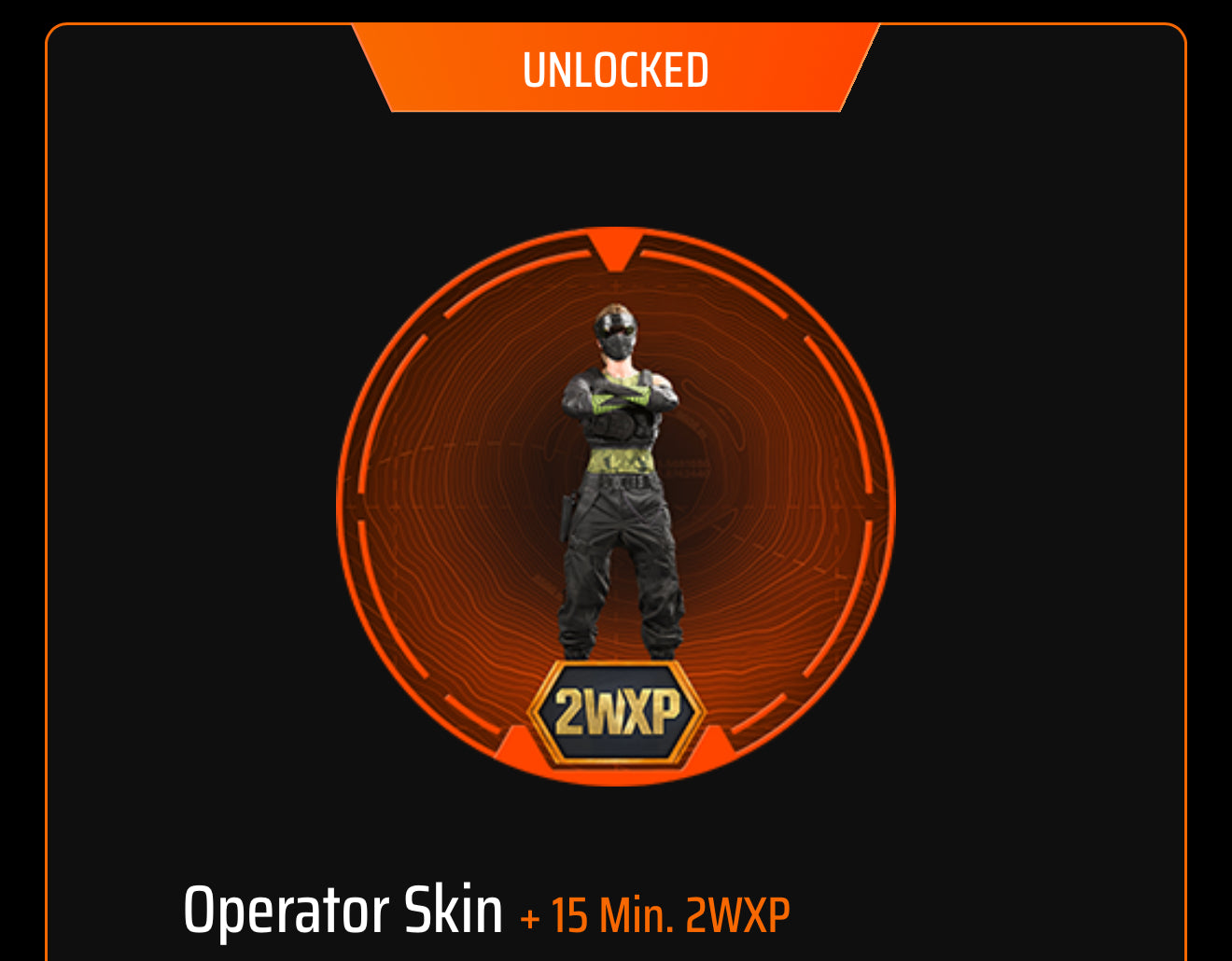Image resolution: width=1232 pixels, height=961 pixels.
Task: Click the UNLOCKED text to dismiss
Action: [616, 68]
